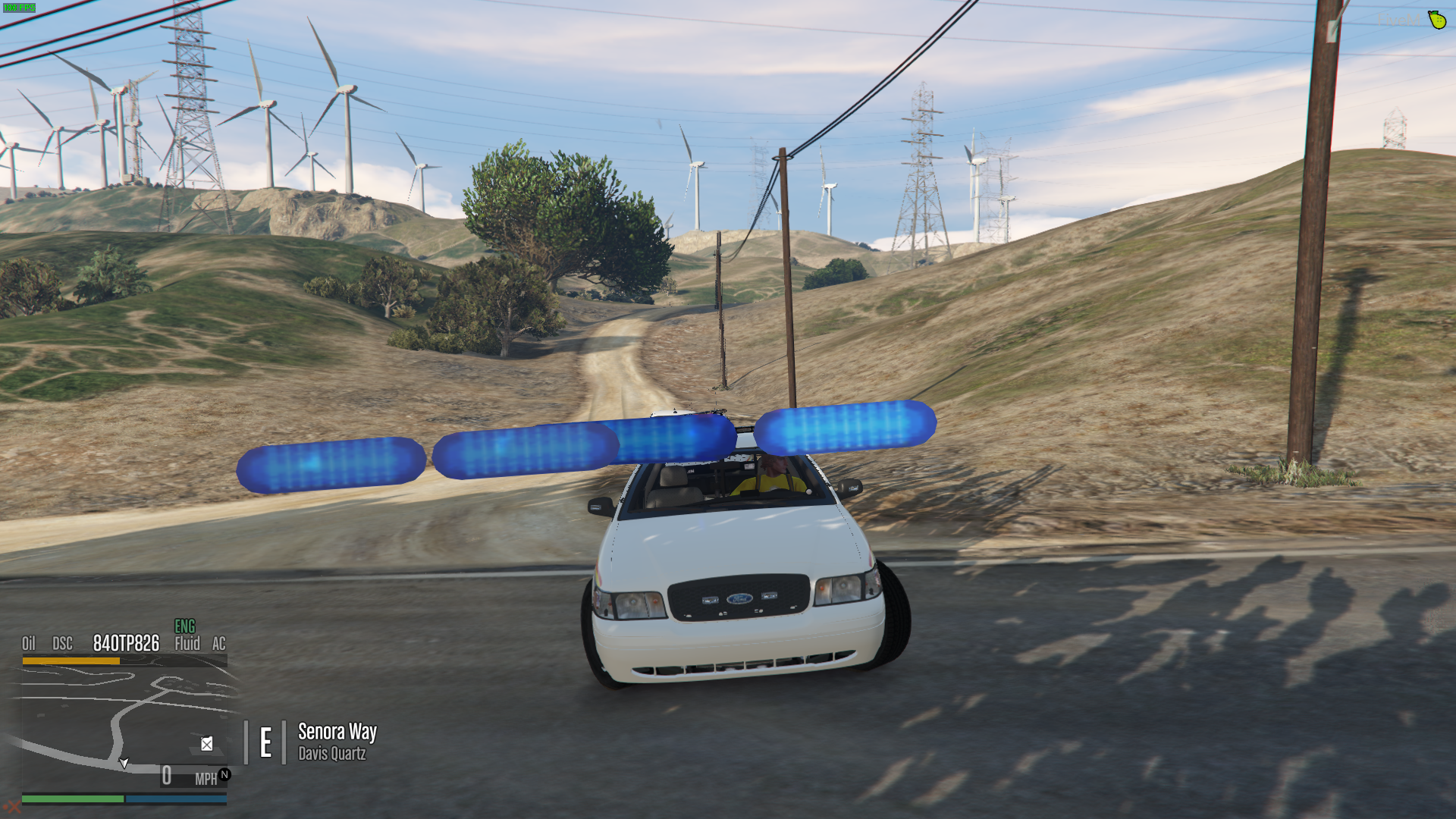Toggle the AC indicator
The width and height of the screenshot is (1456, 819).
coord(219,644)
